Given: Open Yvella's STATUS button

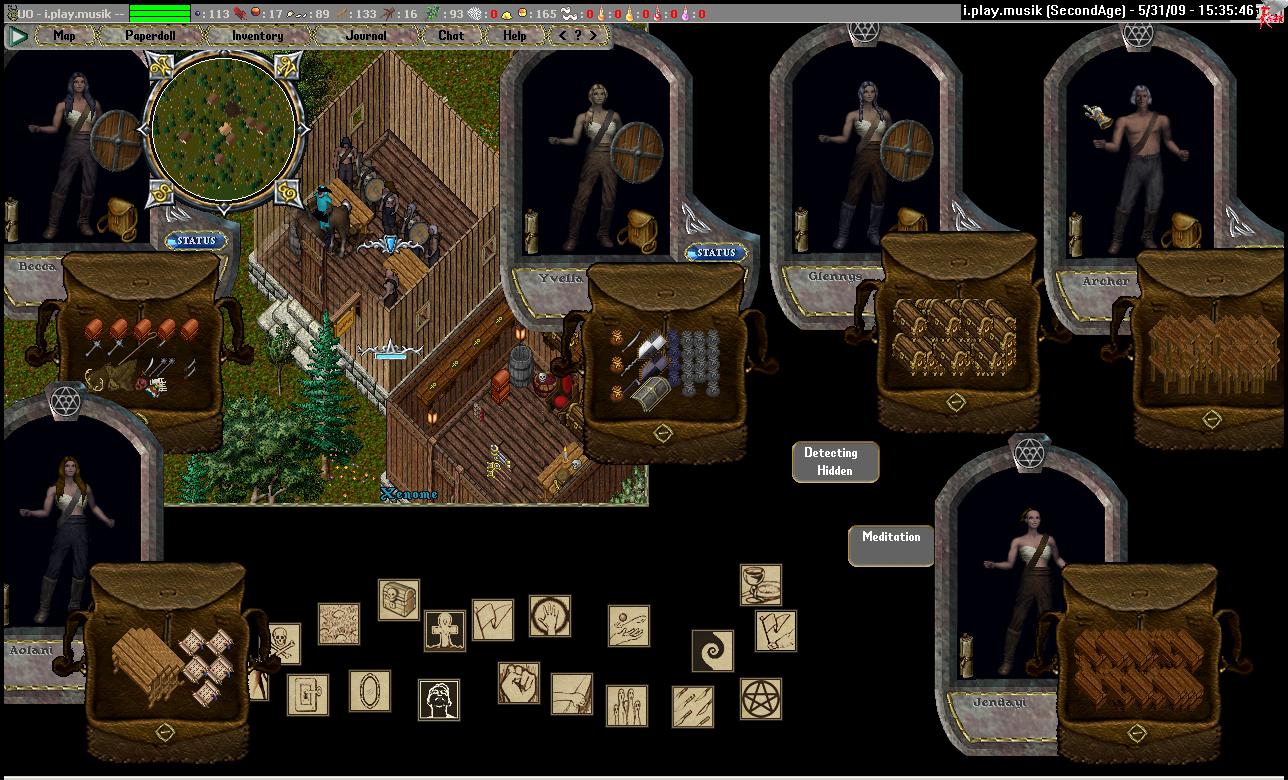Looking at the screenshot, I should click(x=716, y=253).
